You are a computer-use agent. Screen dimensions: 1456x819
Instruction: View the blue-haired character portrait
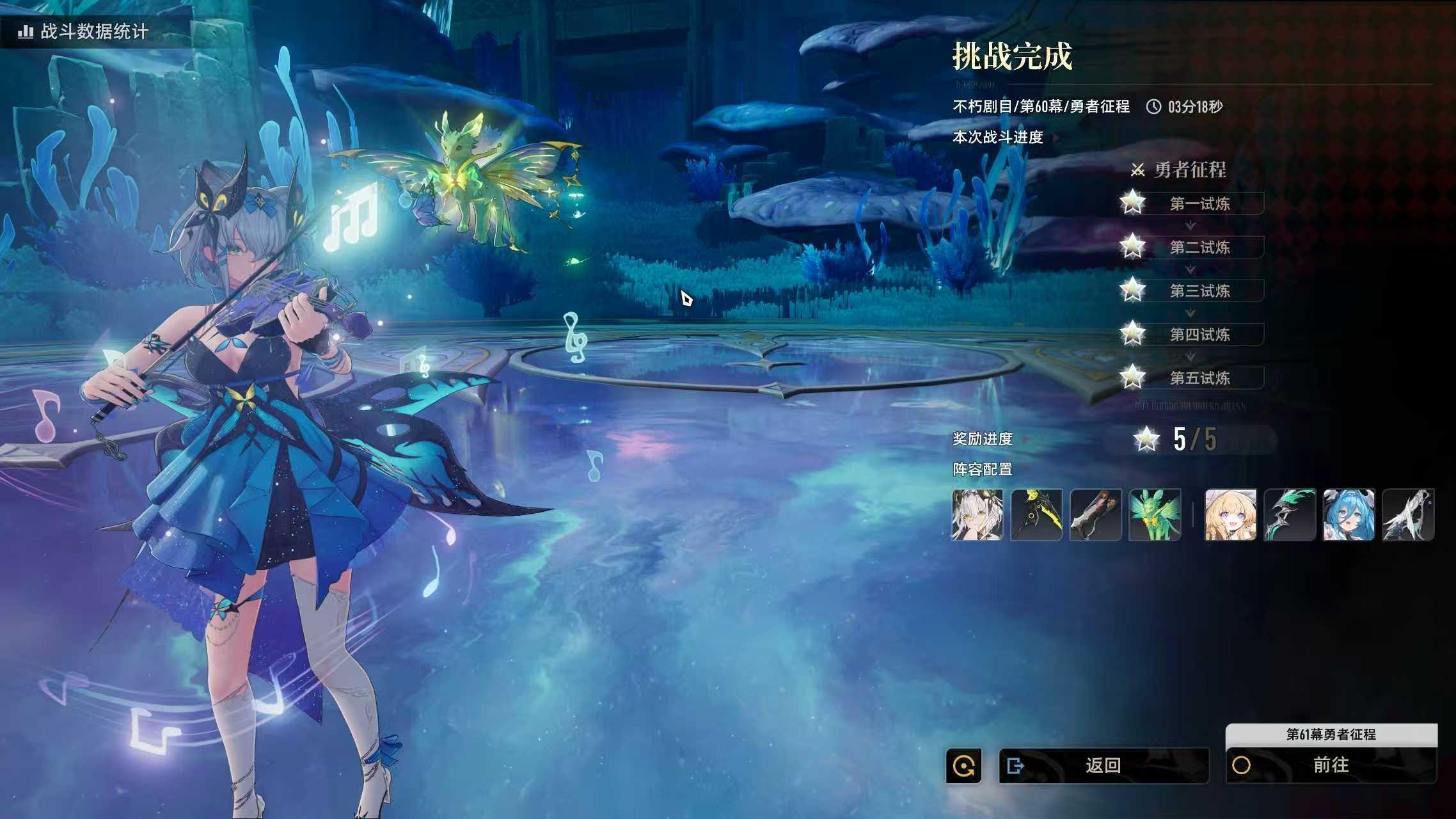(1349, 514)
